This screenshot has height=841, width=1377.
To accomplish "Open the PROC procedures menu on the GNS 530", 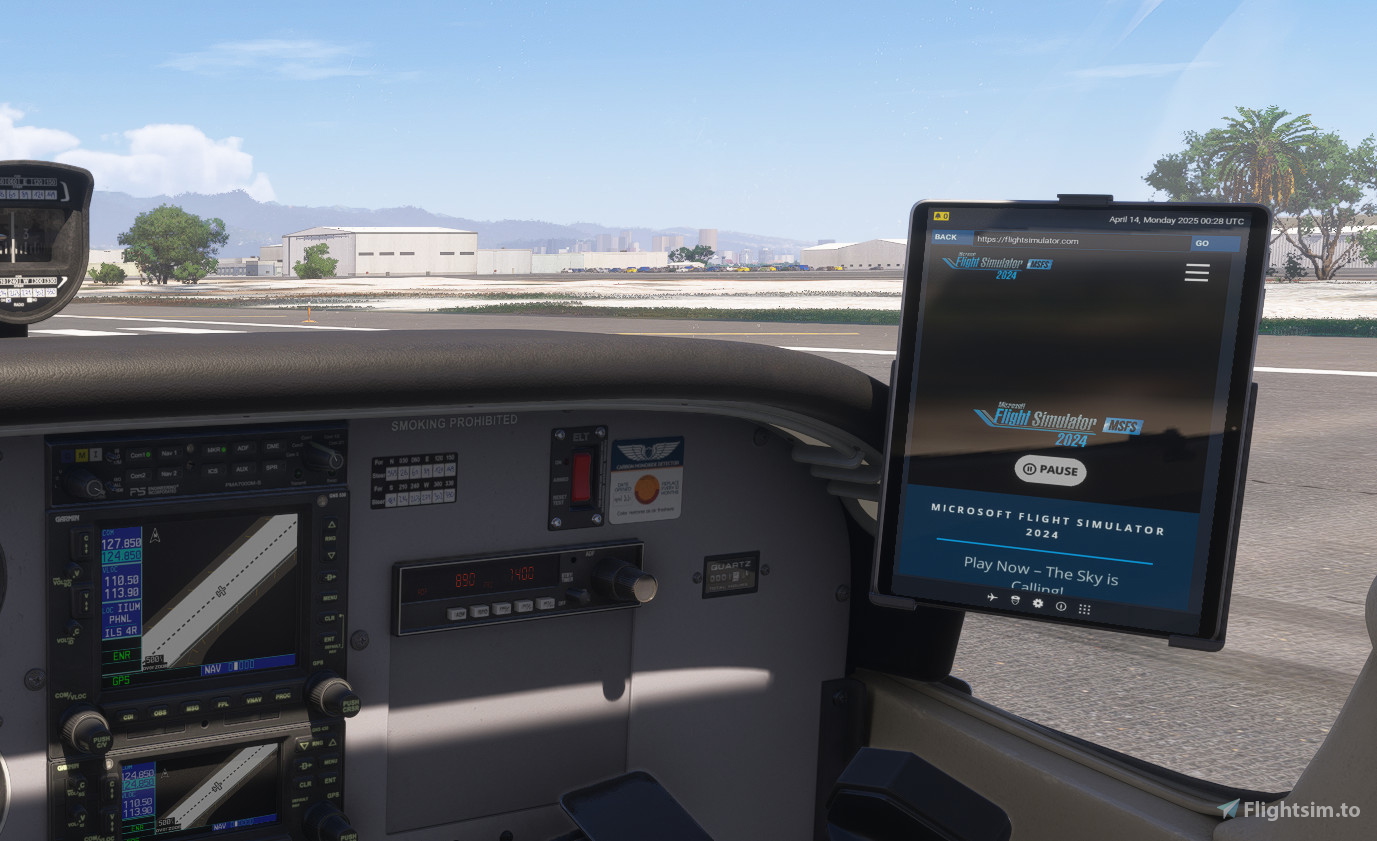I will [x=285, y=695].
